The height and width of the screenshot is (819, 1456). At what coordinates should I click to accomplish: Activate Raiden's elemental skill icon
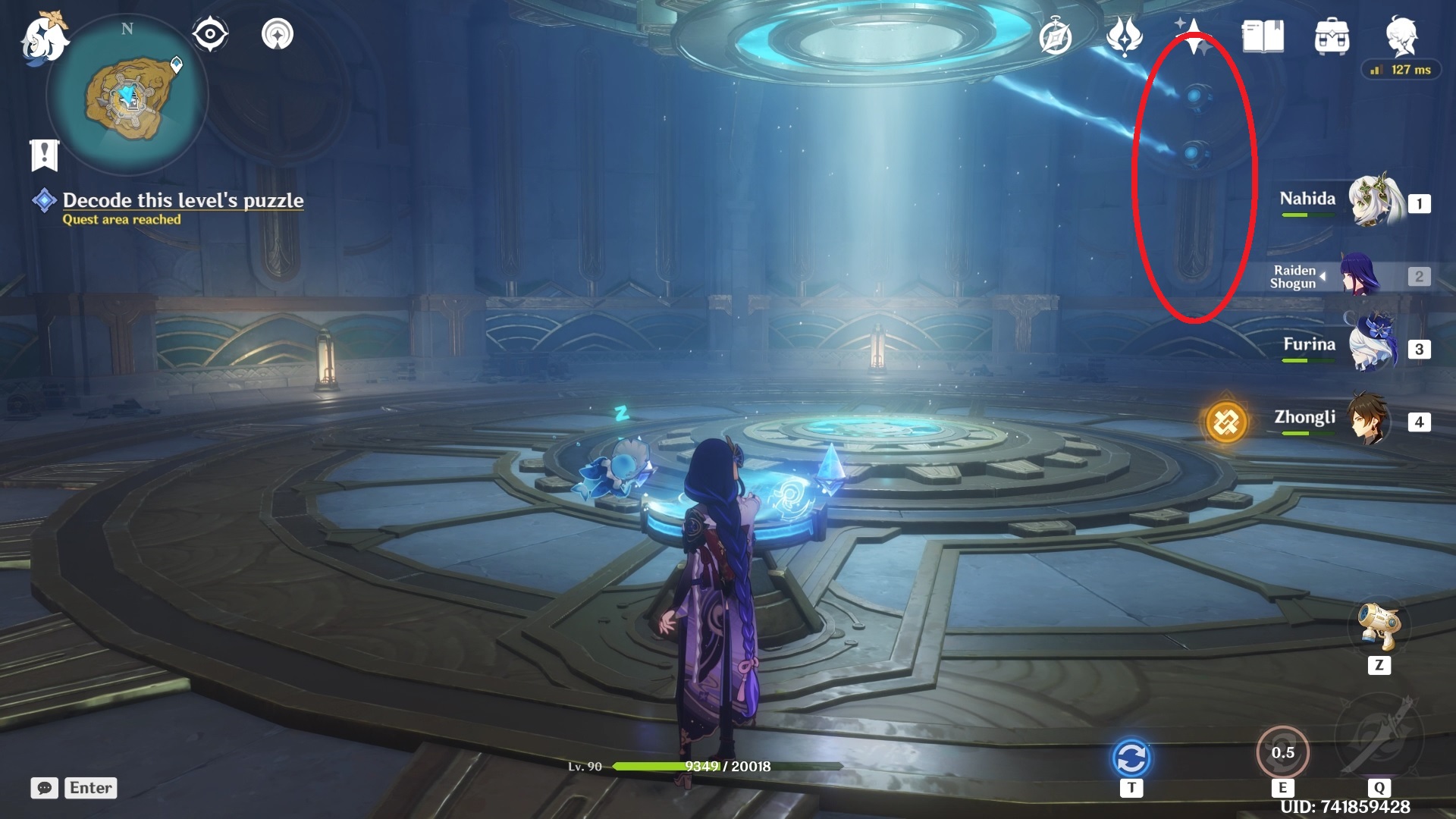point(1282,752)
